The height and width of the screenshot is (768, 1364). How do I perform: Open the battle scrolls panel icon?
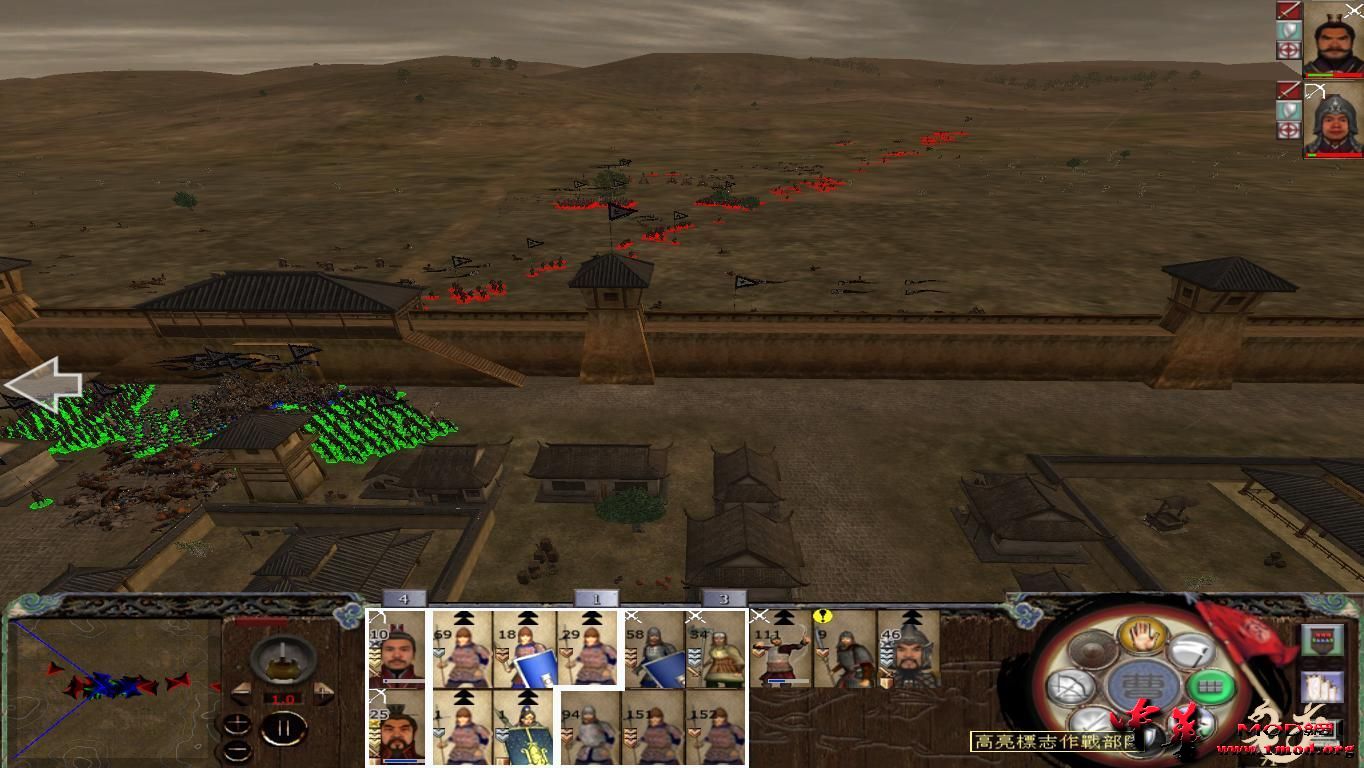click(1322, 688)
